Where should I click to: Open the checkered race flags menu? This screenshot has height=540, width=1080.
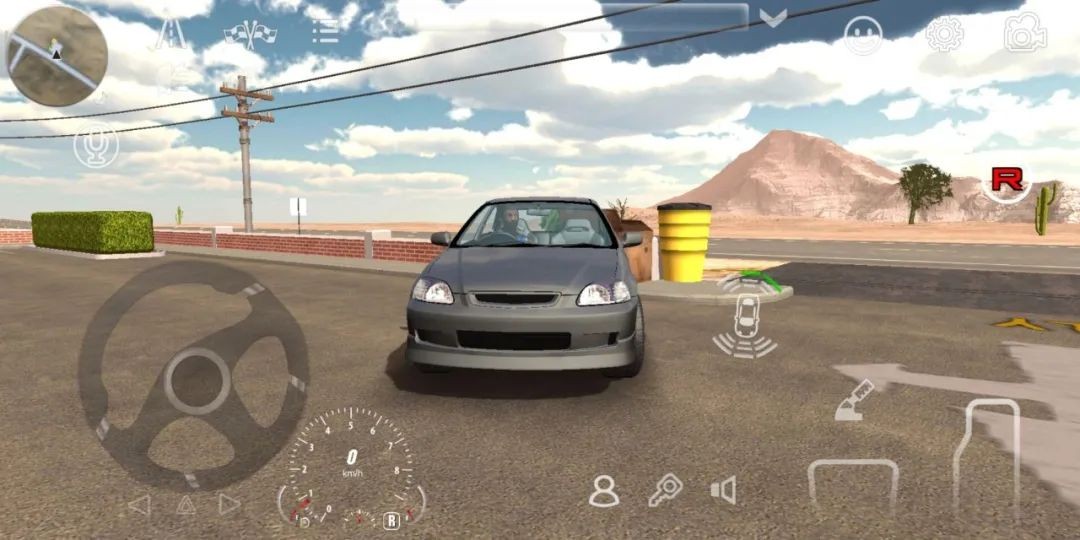click(243, 33)
